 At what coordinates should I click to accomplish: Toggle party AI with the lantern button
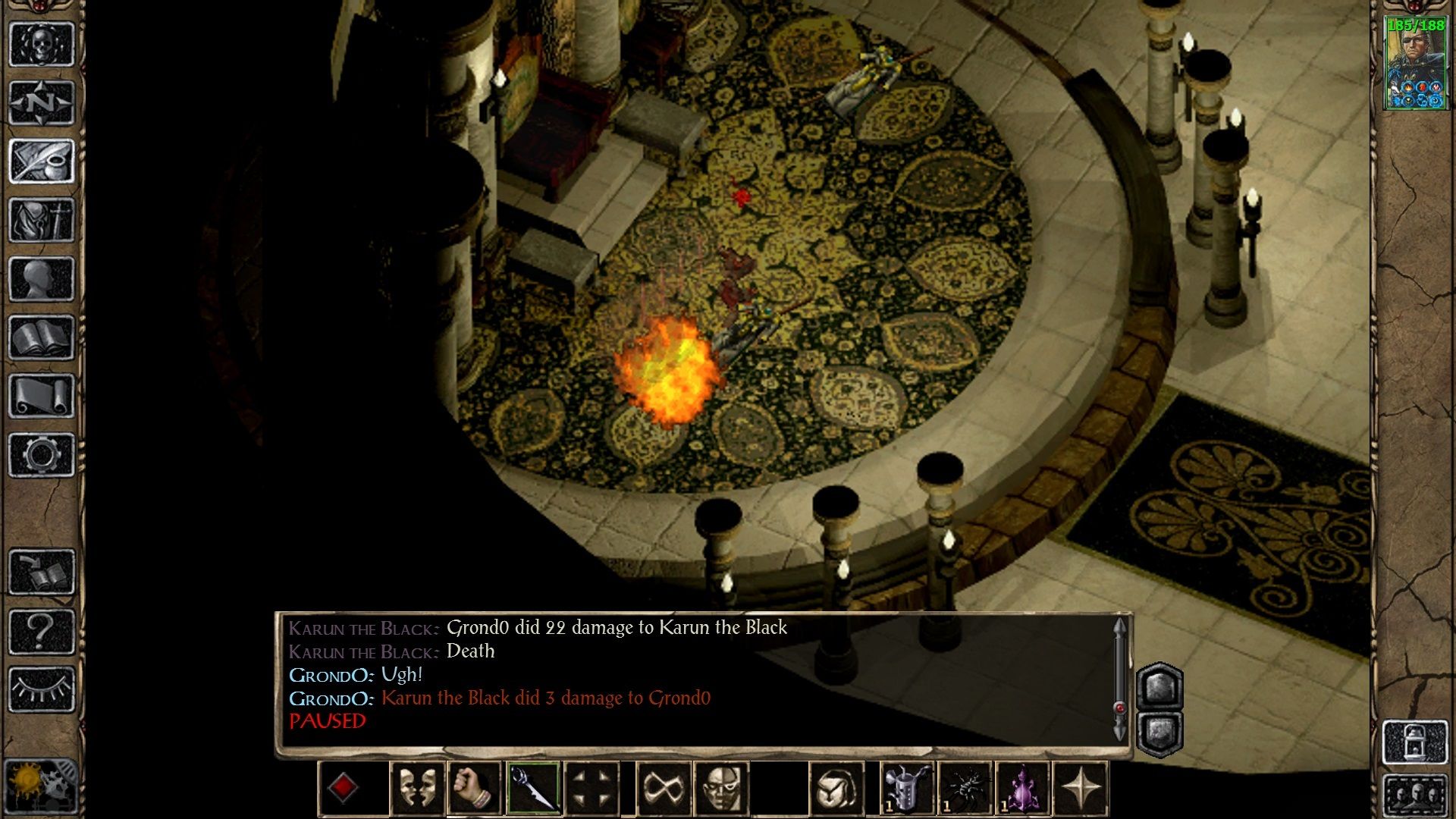1415,742
